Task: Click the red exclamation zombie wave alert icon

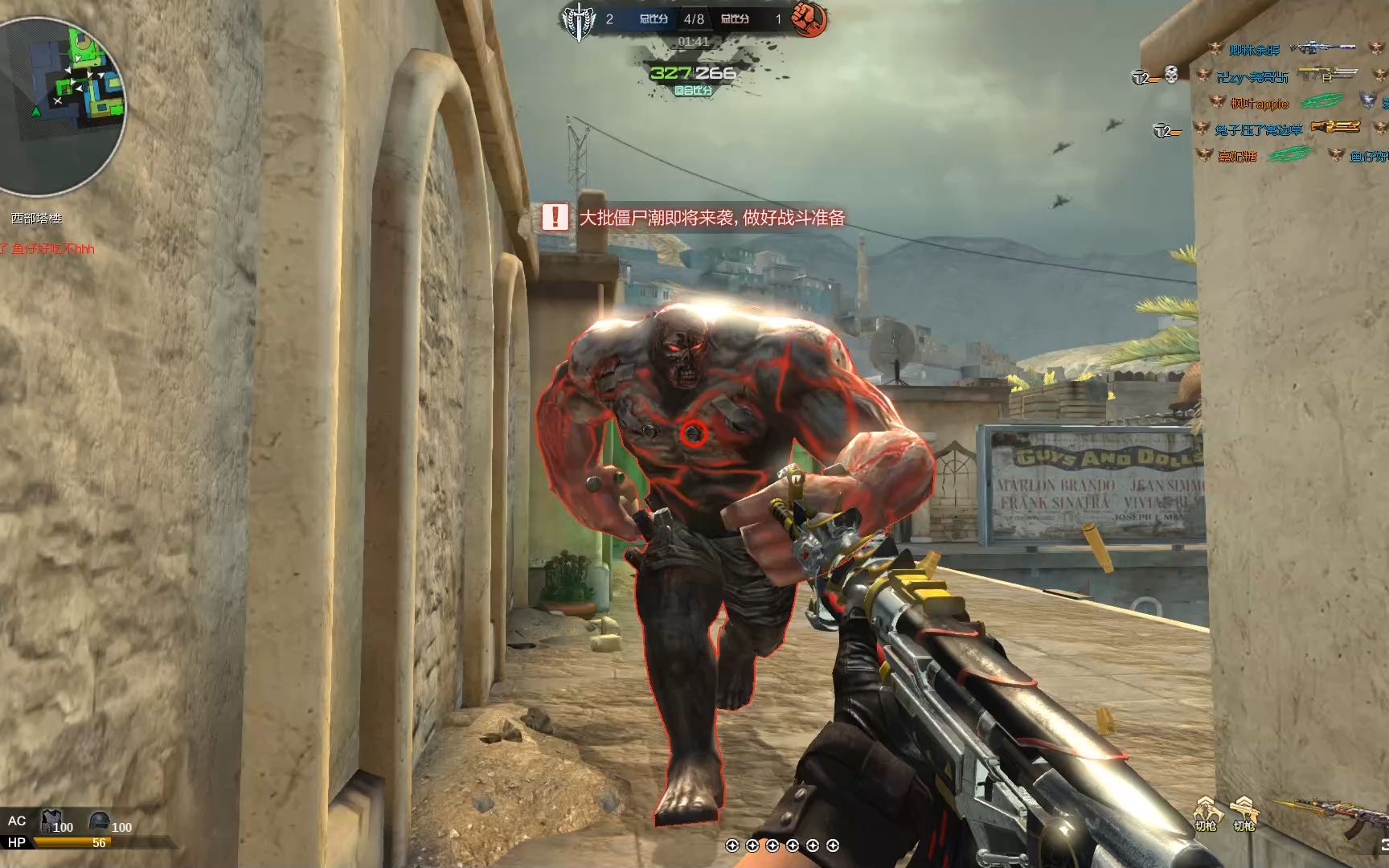Action: [555, 216]
